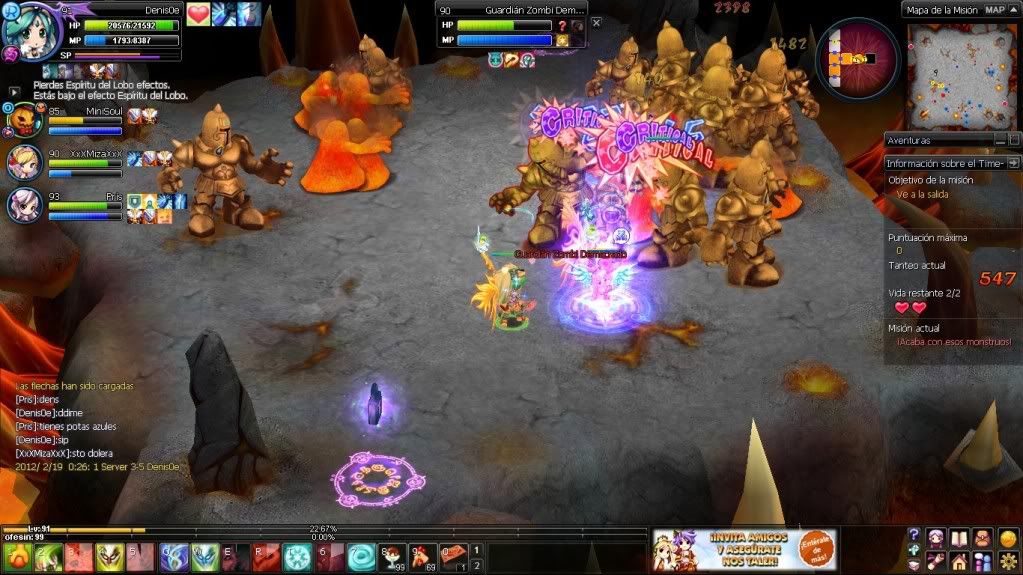1023x575 pixels.
Task: Use the ice cream sundae item slot
Action: point(391,556)
